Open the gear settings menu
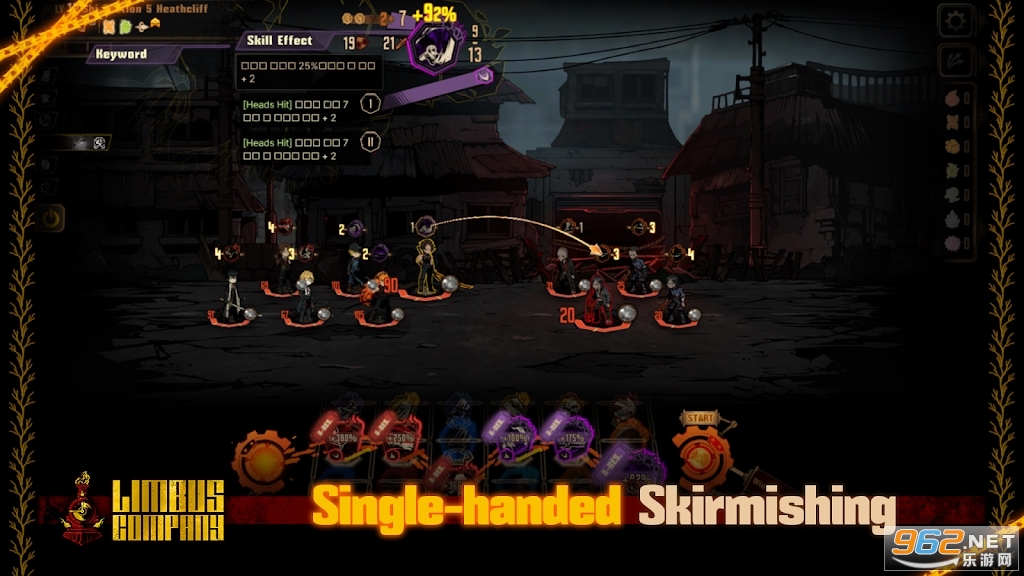The height and width of the screenshot is (576, 1024). tap(956, 20)
